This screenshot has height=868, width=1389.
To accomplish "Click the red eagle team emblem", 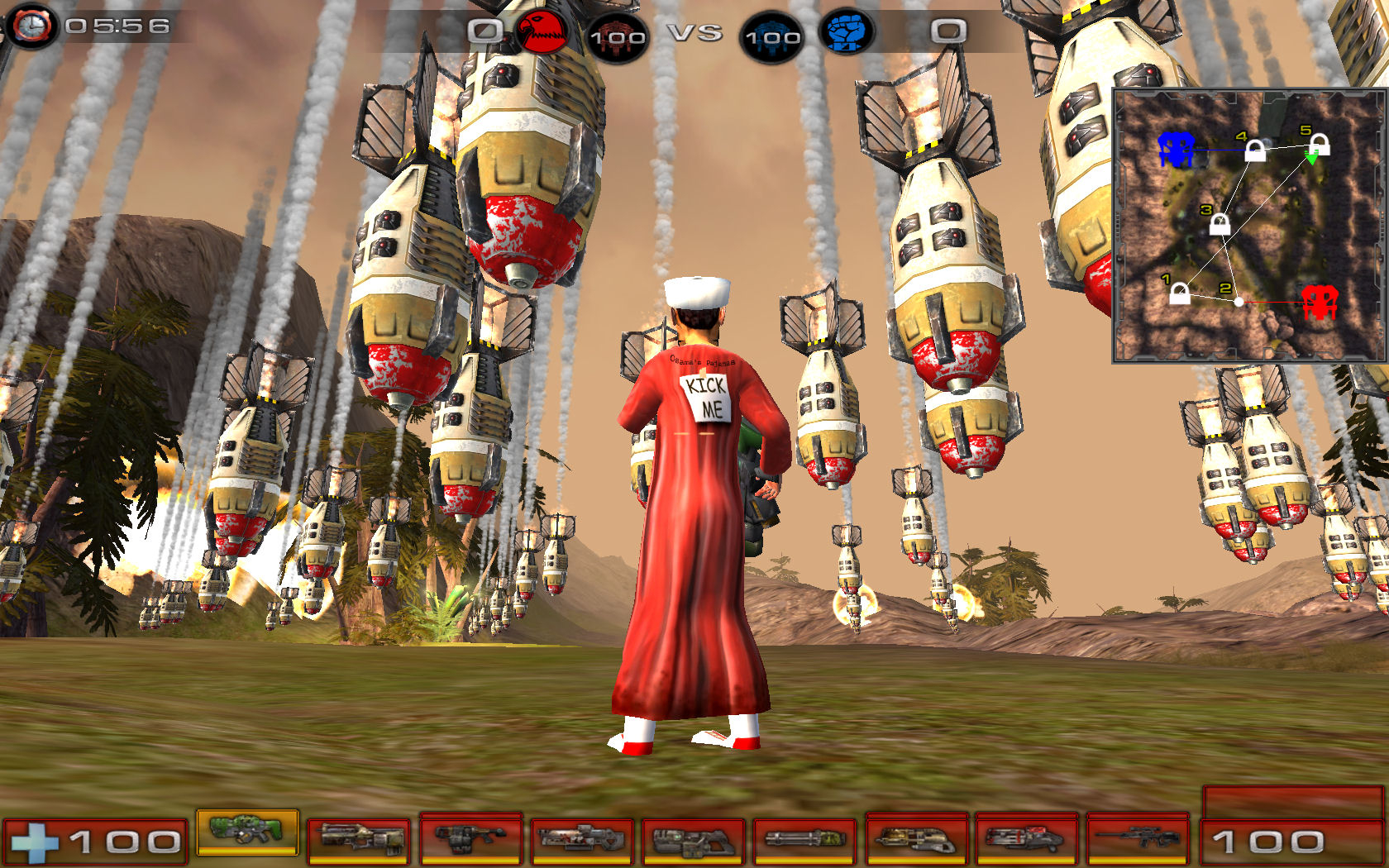I will [x=542, y=33].
